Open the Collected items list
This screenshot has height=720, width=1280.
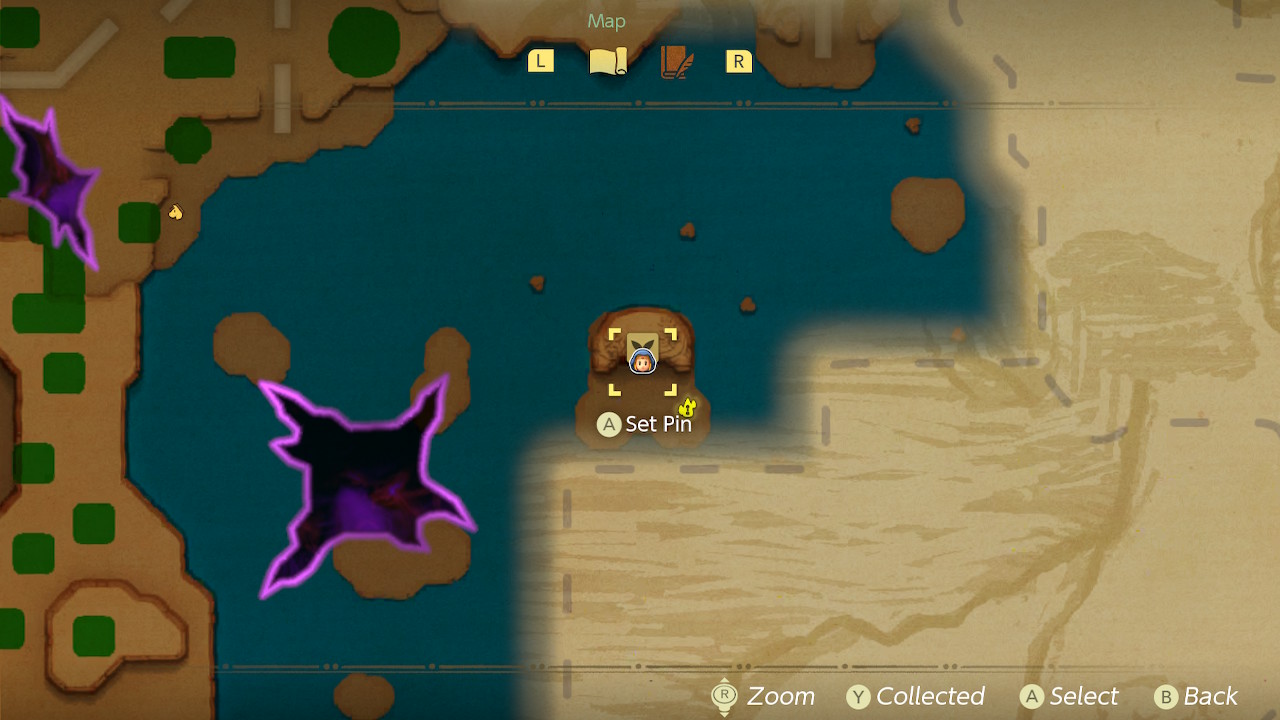pos(928,696)
